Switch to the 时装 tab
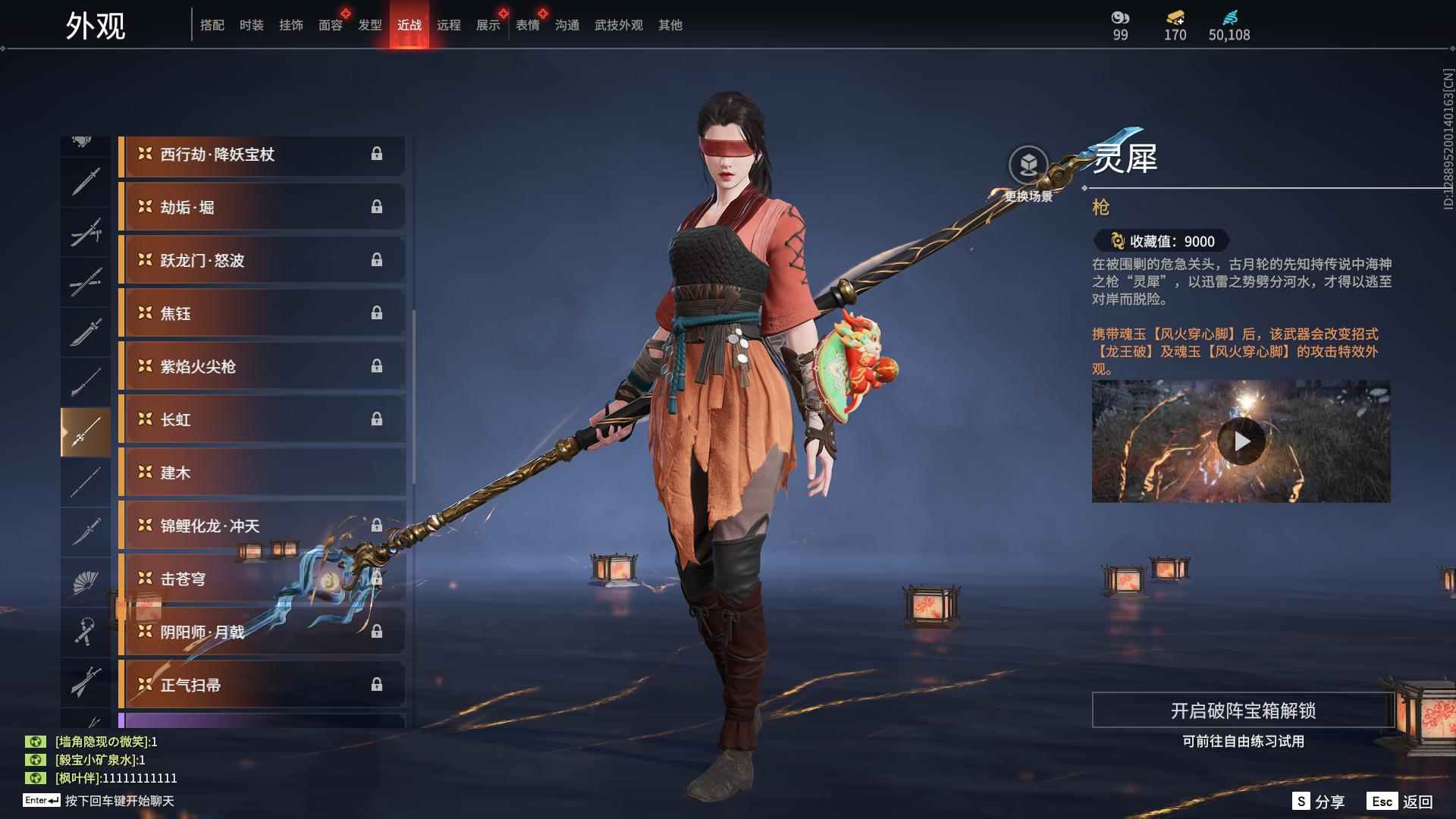 (x=251, y=25)
